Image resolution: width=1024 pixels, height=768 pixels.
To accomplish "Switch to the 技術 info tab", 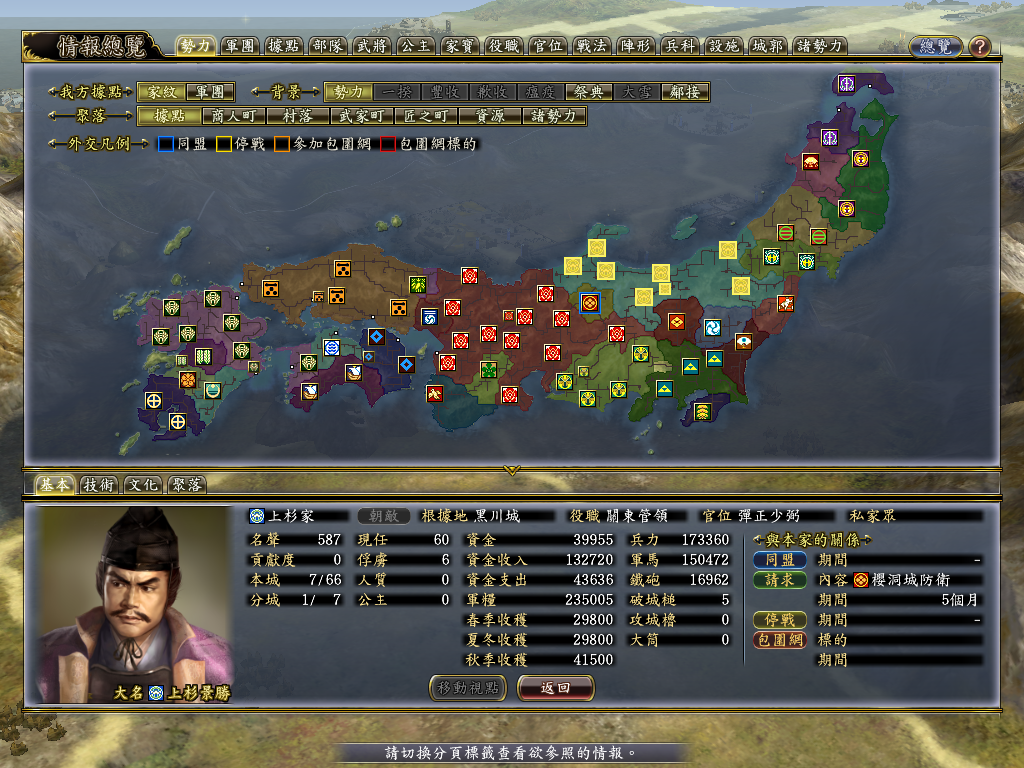I will [x=99, y=485].
